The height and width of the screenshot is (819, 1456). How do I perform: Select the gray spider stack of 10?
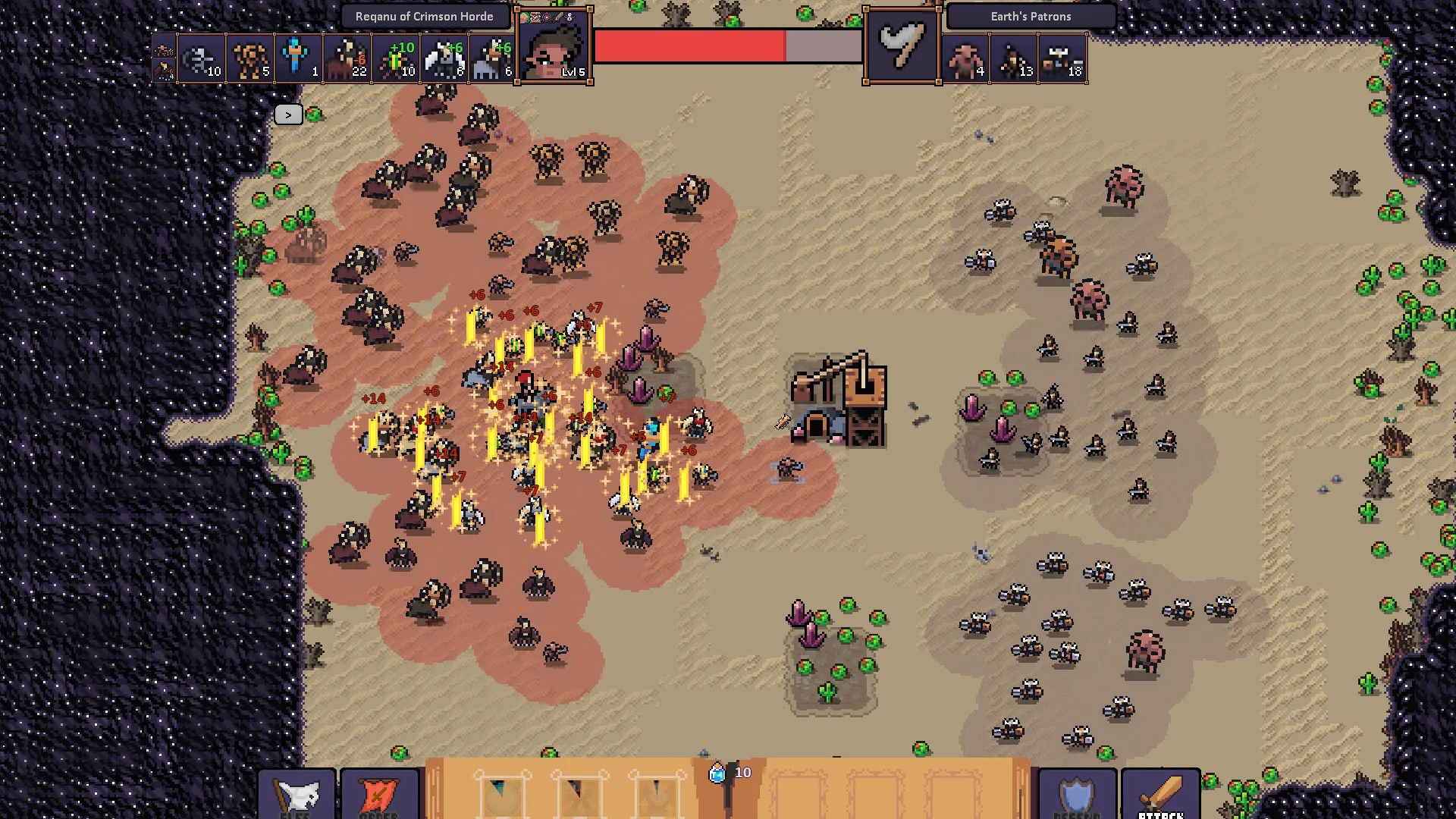click(x=202, y=58)
